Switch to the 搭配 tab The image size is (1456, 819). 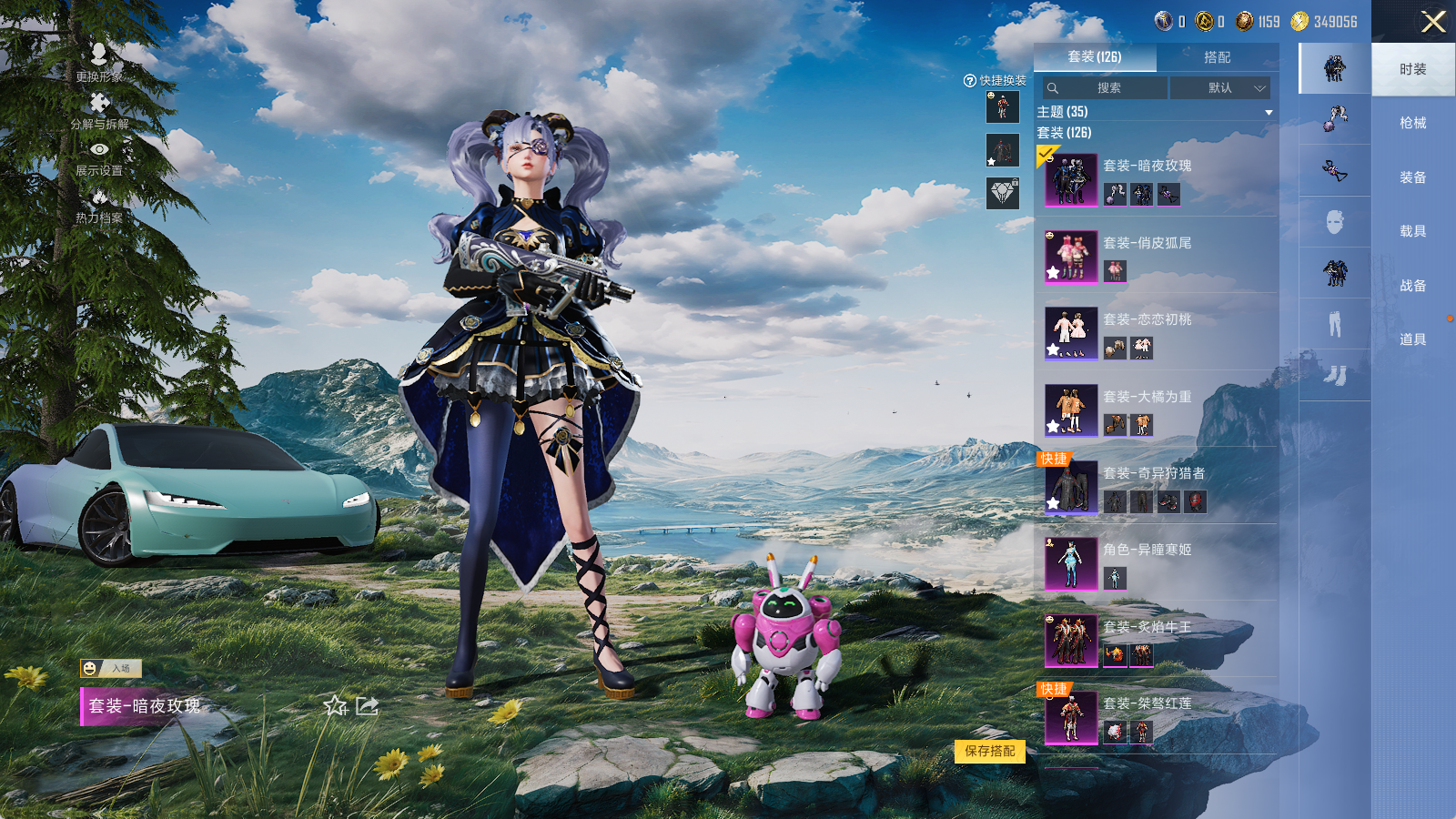[1217, 57]
